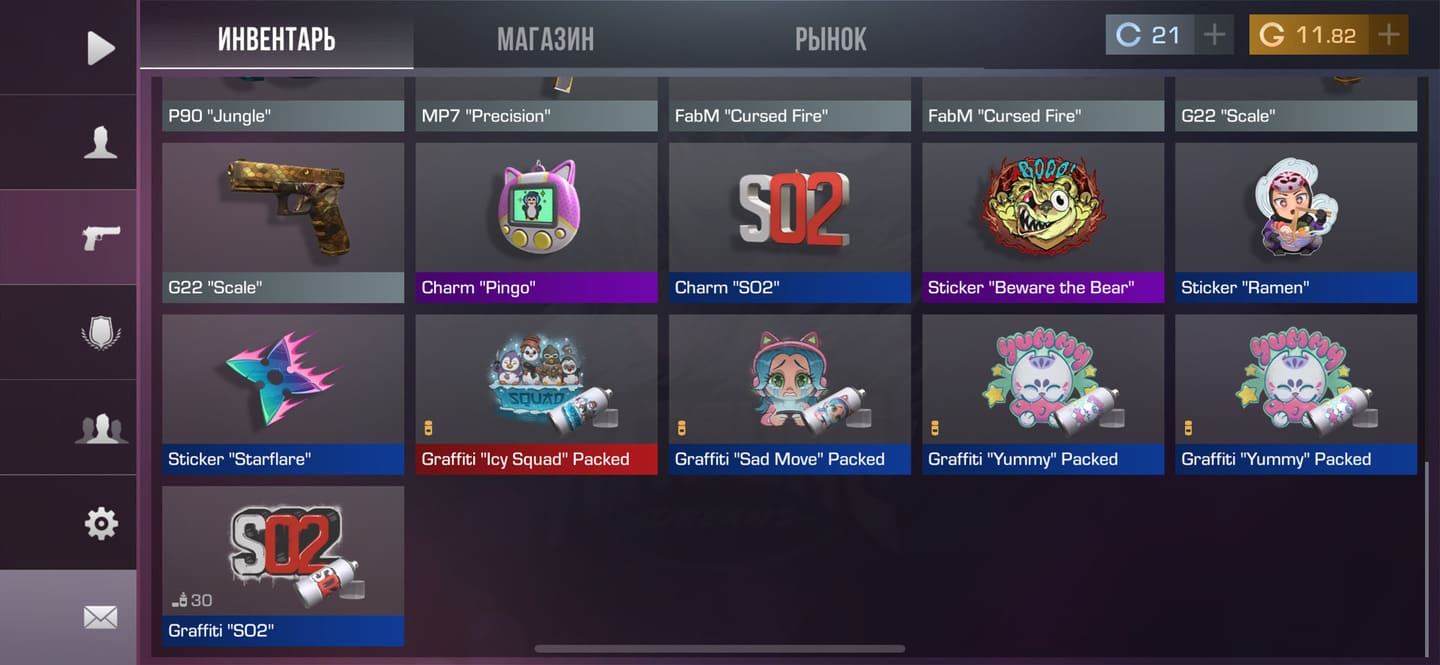1440x665 pixels.
Task: Add gold with the plus button
Action: tap(1388, 35)
